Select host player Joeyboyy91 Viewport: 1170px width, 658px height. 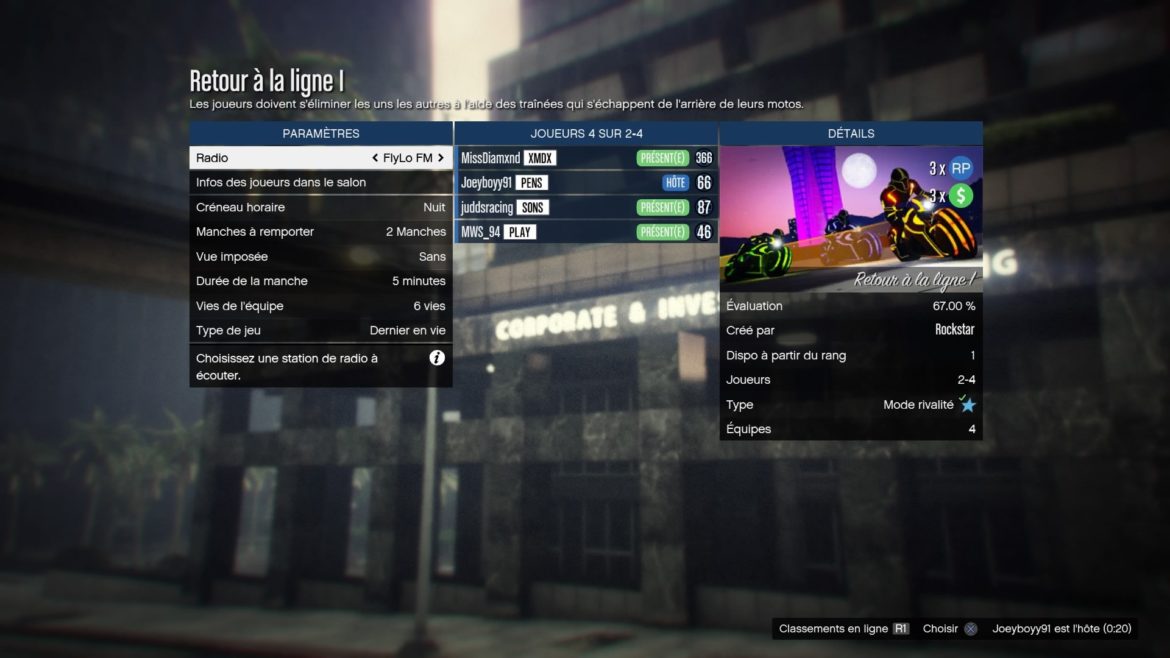(586, 183)
